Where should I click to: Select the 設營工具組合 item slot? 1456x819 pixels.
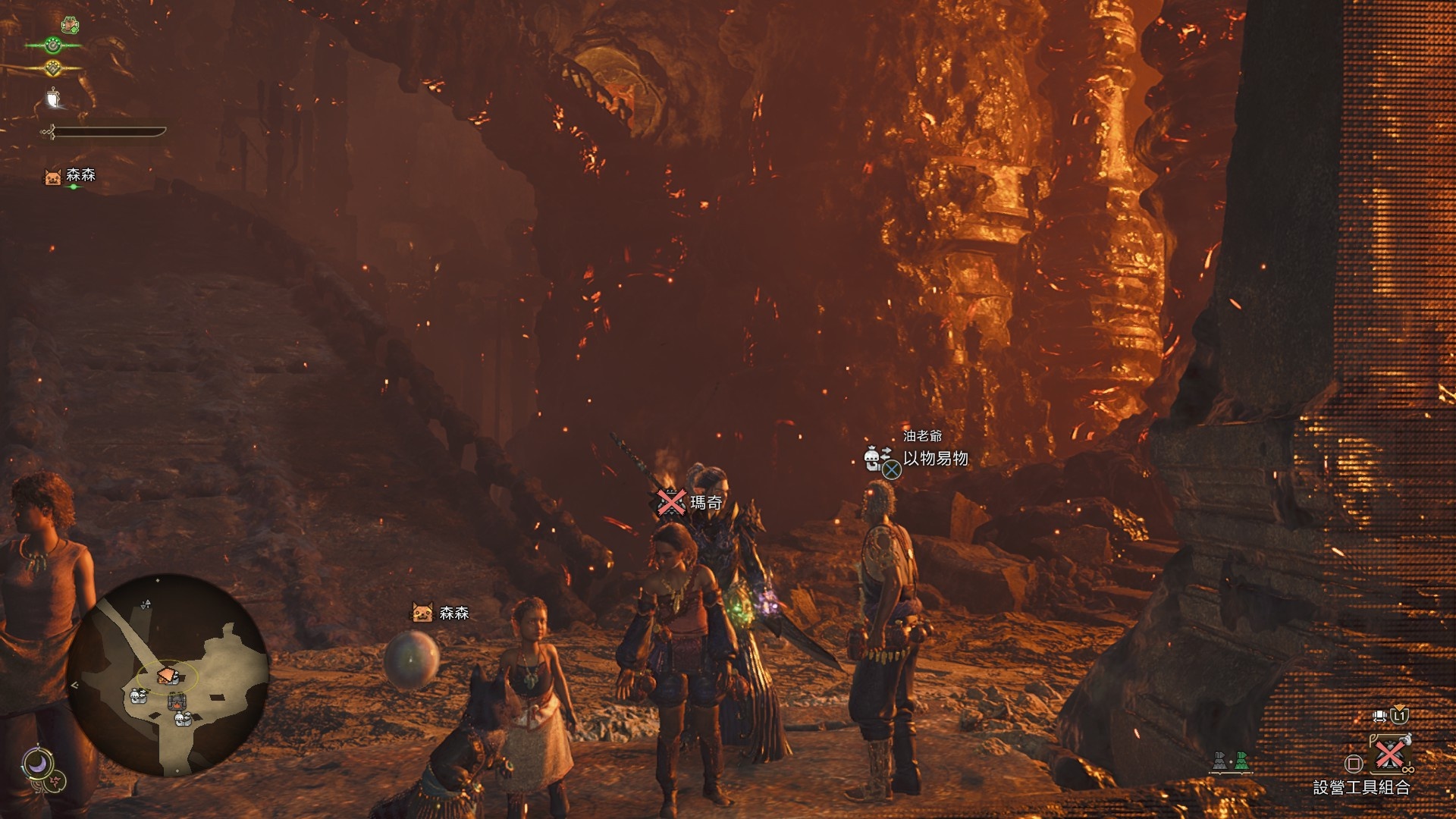click(x=1389, y=755)
